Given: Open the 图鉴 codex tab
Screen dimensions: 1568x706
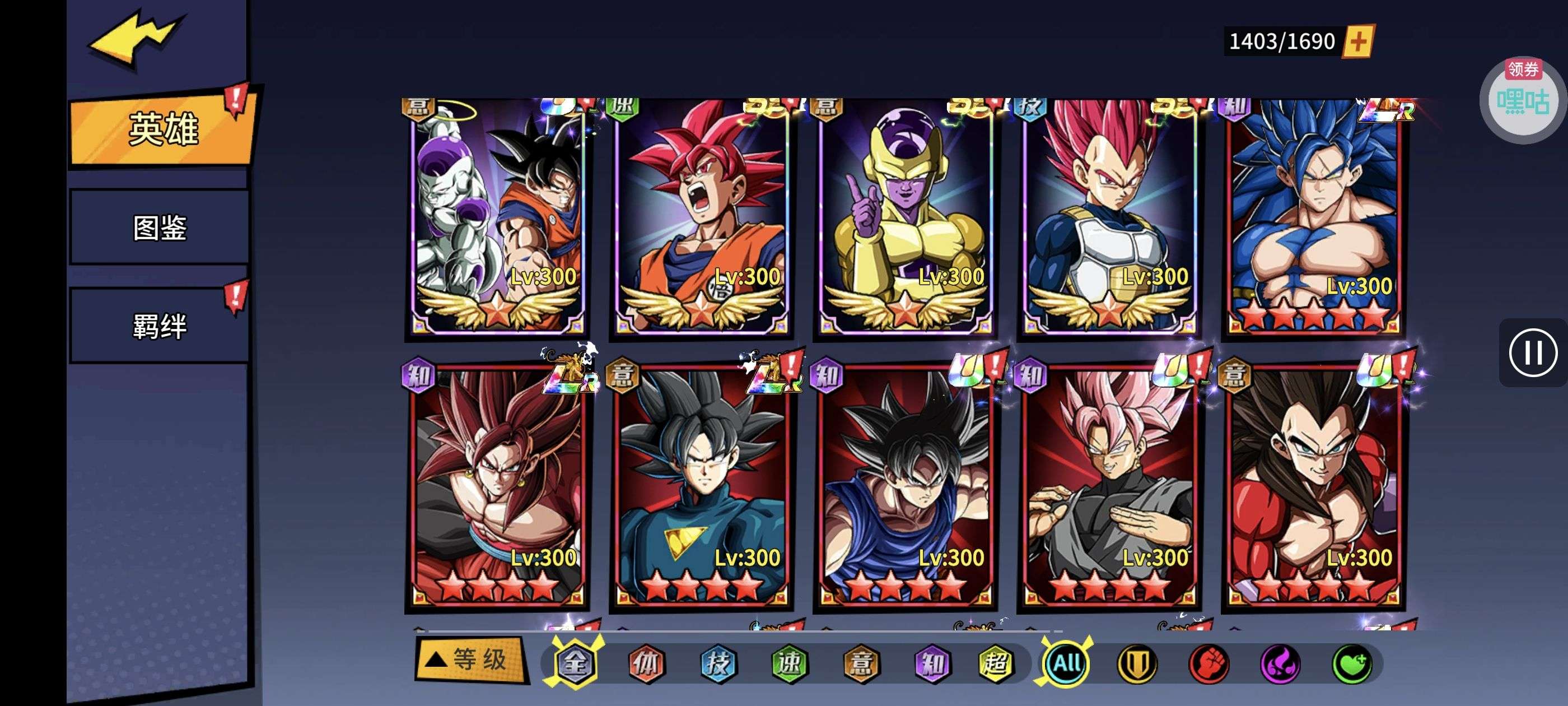Looking at the screenshot, I should pos(160,228).
